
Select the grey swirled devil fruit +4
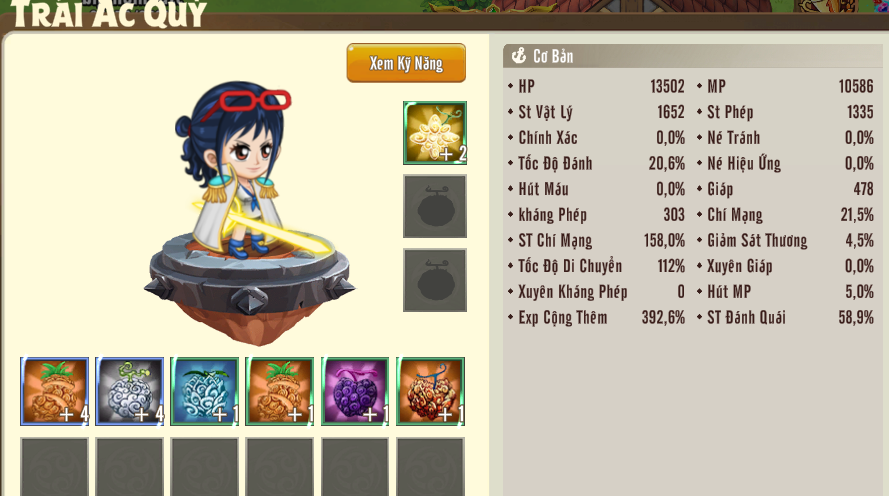pyautogui.click(x=130, y=391)
